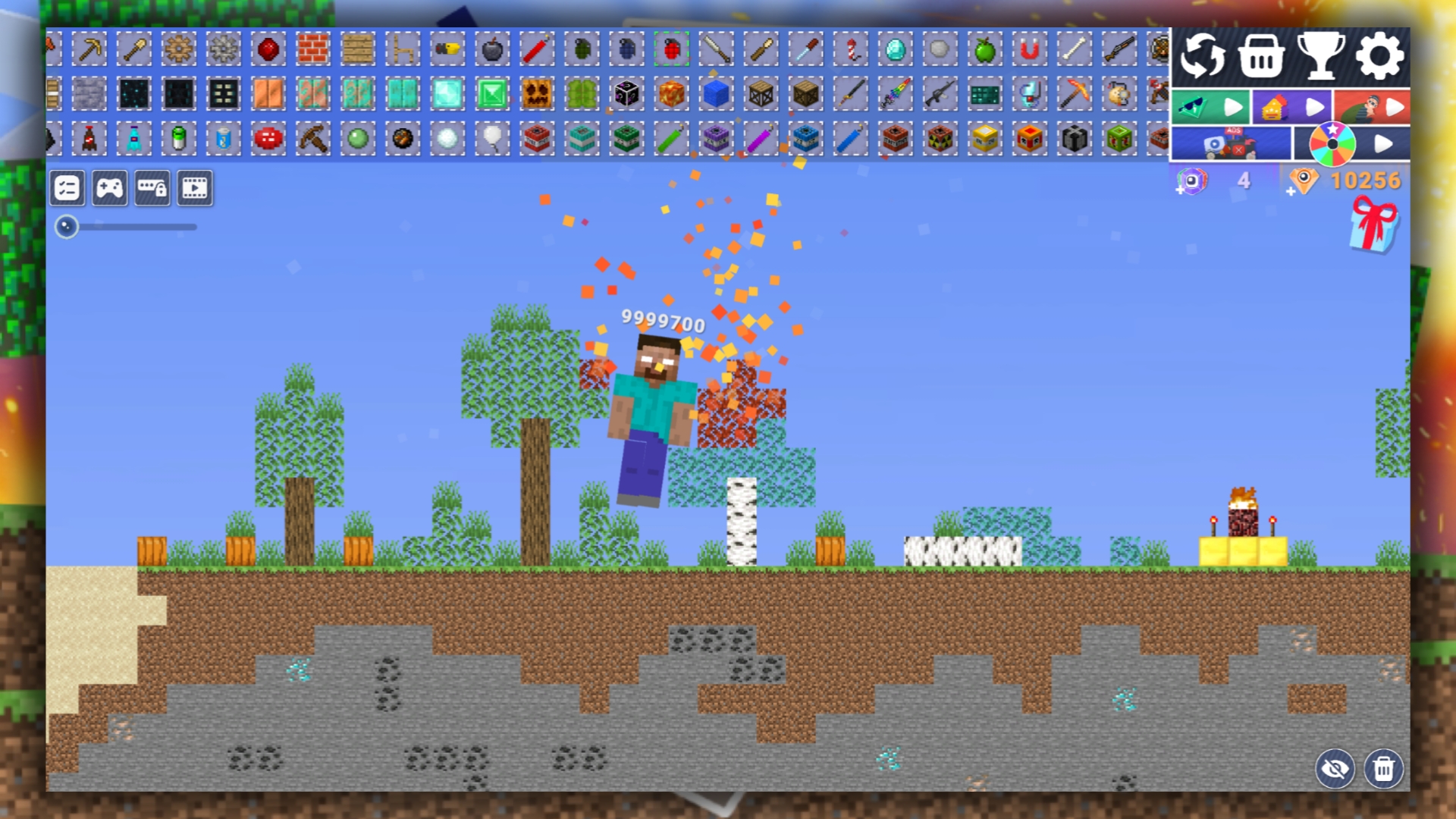Select the assault rifle weapon
Image resolution: width=1456 pixels, height=819 pixels.
(941, 94)
